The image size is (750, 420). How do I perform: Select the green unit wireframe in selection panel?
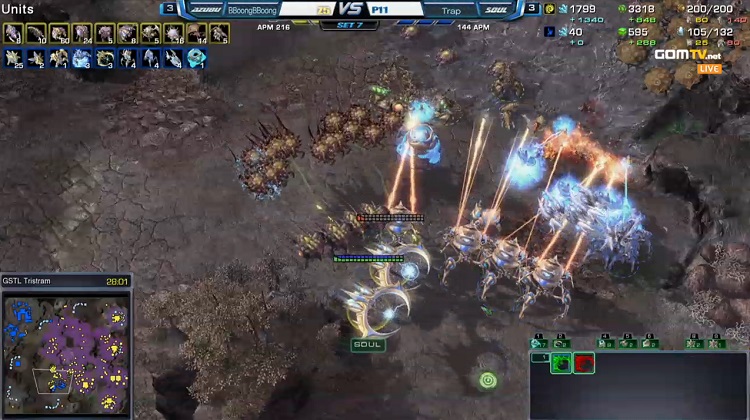562,363
